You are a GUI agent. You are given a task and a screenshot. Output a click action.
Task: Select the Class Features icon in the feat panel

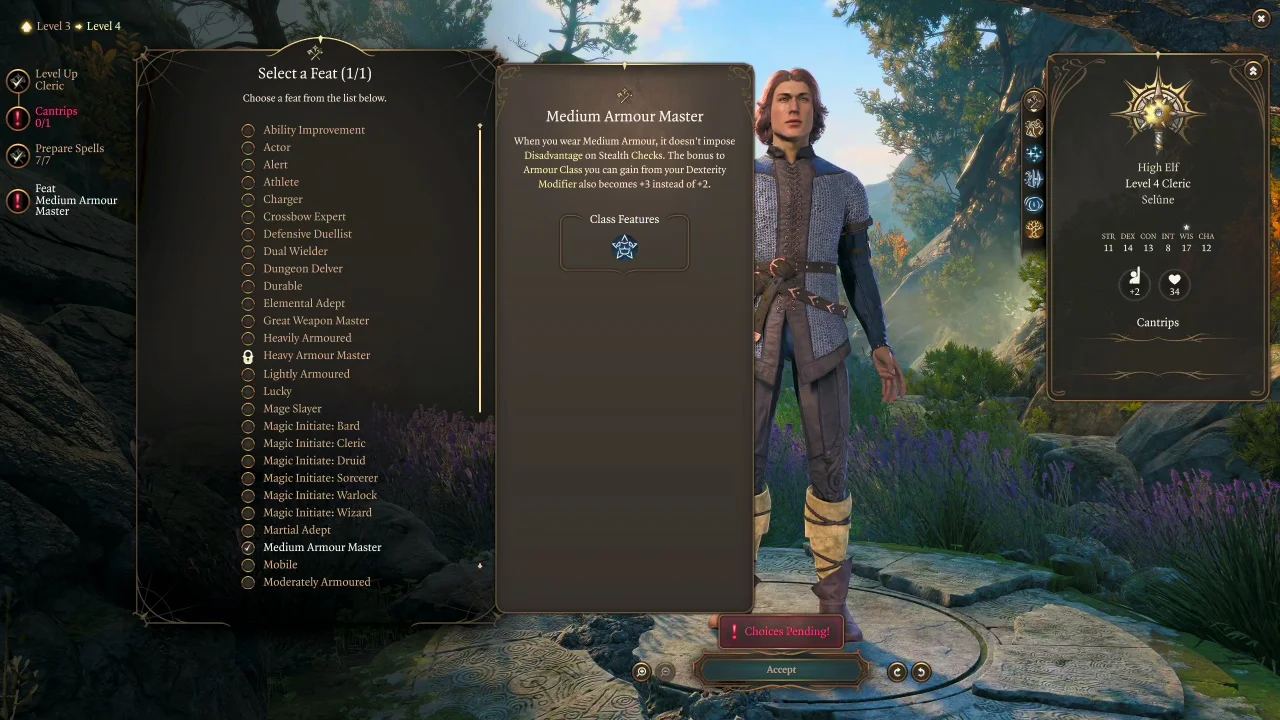point(624,247)
